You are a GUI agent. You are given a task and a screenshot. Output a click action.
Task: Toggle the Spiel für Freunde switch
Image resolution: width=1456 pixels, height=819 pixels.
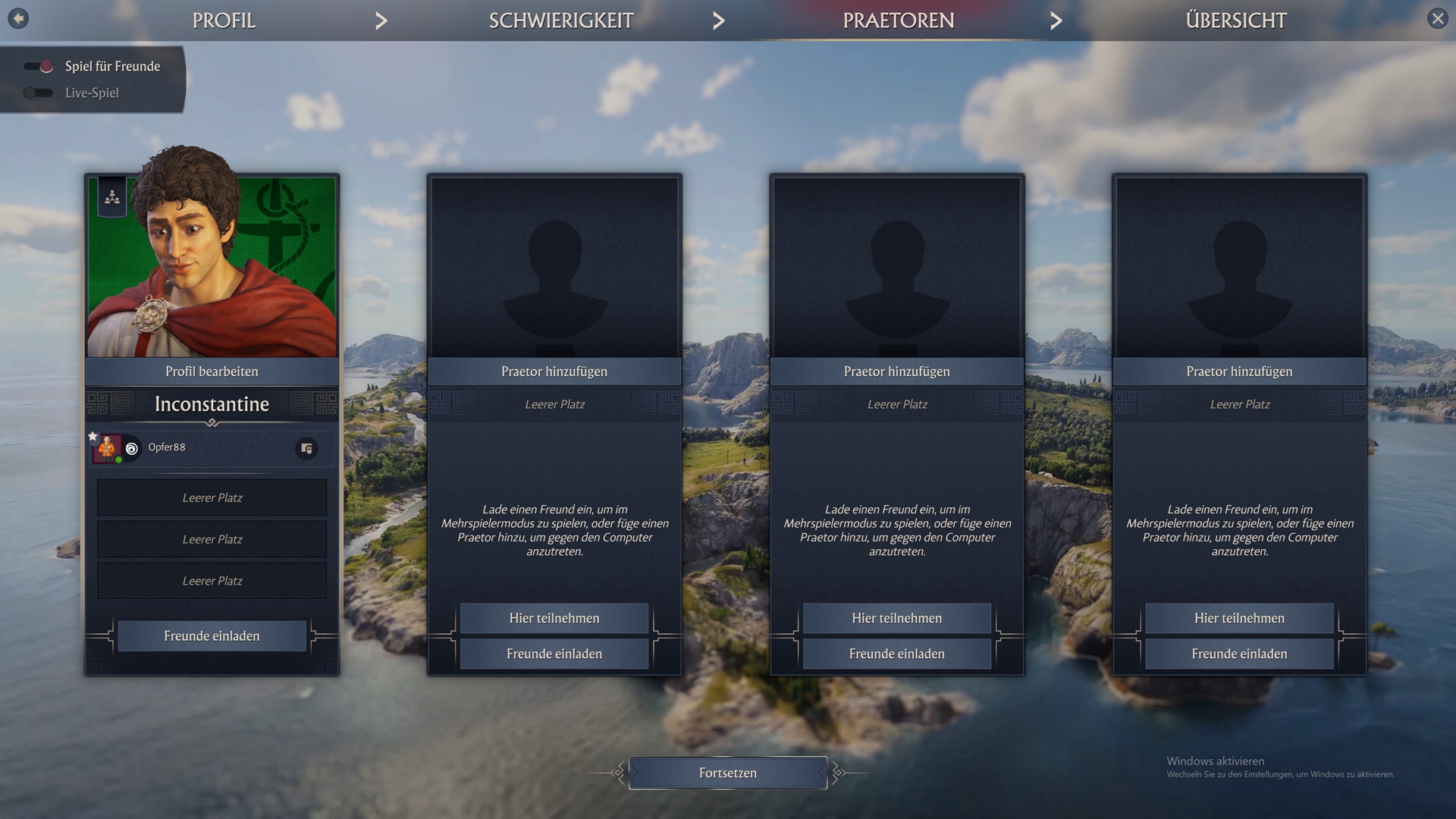tap(39, 67)
